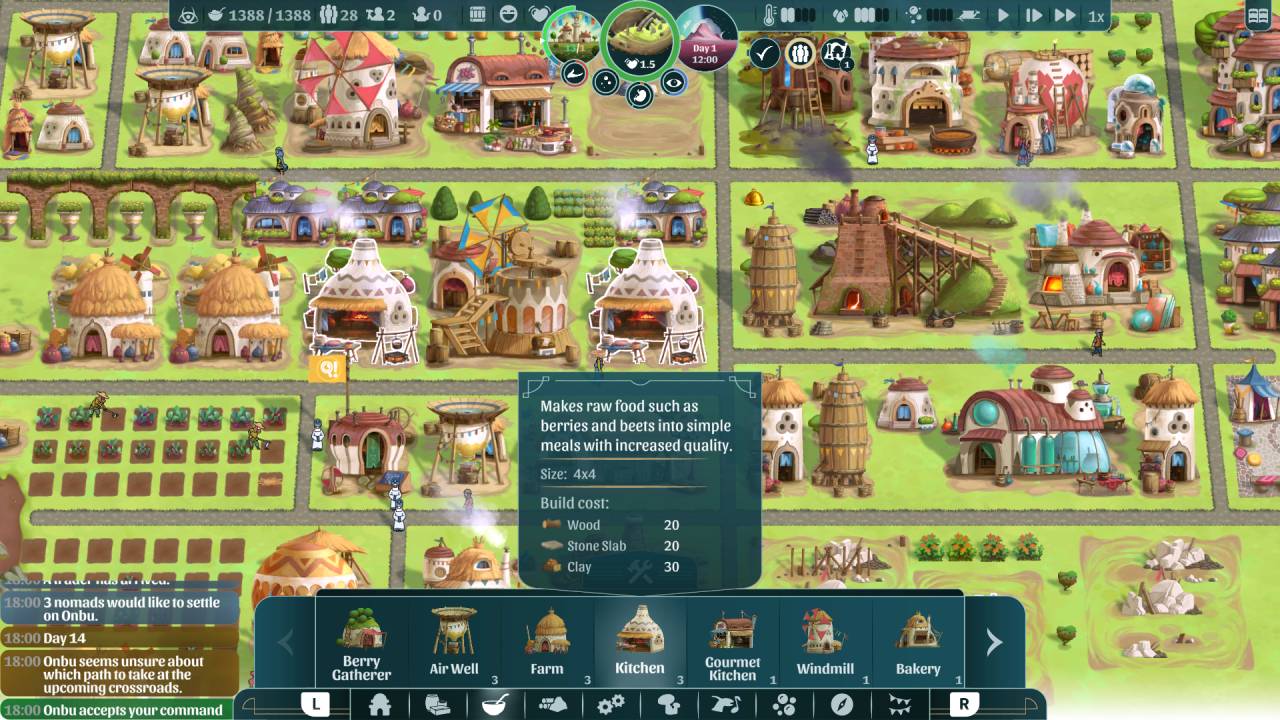Click the trader chest icon in top bar

478,16
